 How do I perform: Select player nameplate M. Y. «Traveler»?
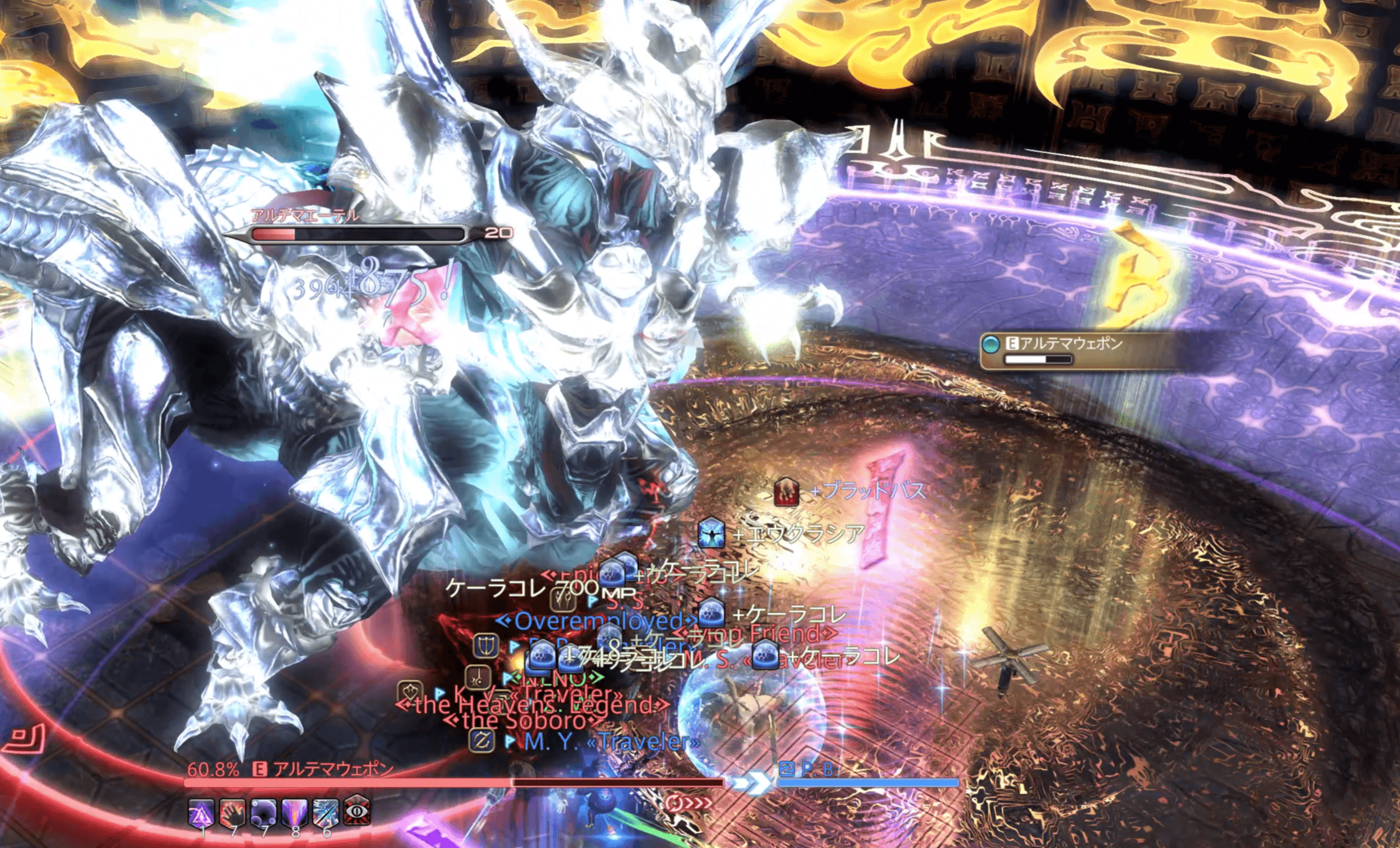[611, 742]
